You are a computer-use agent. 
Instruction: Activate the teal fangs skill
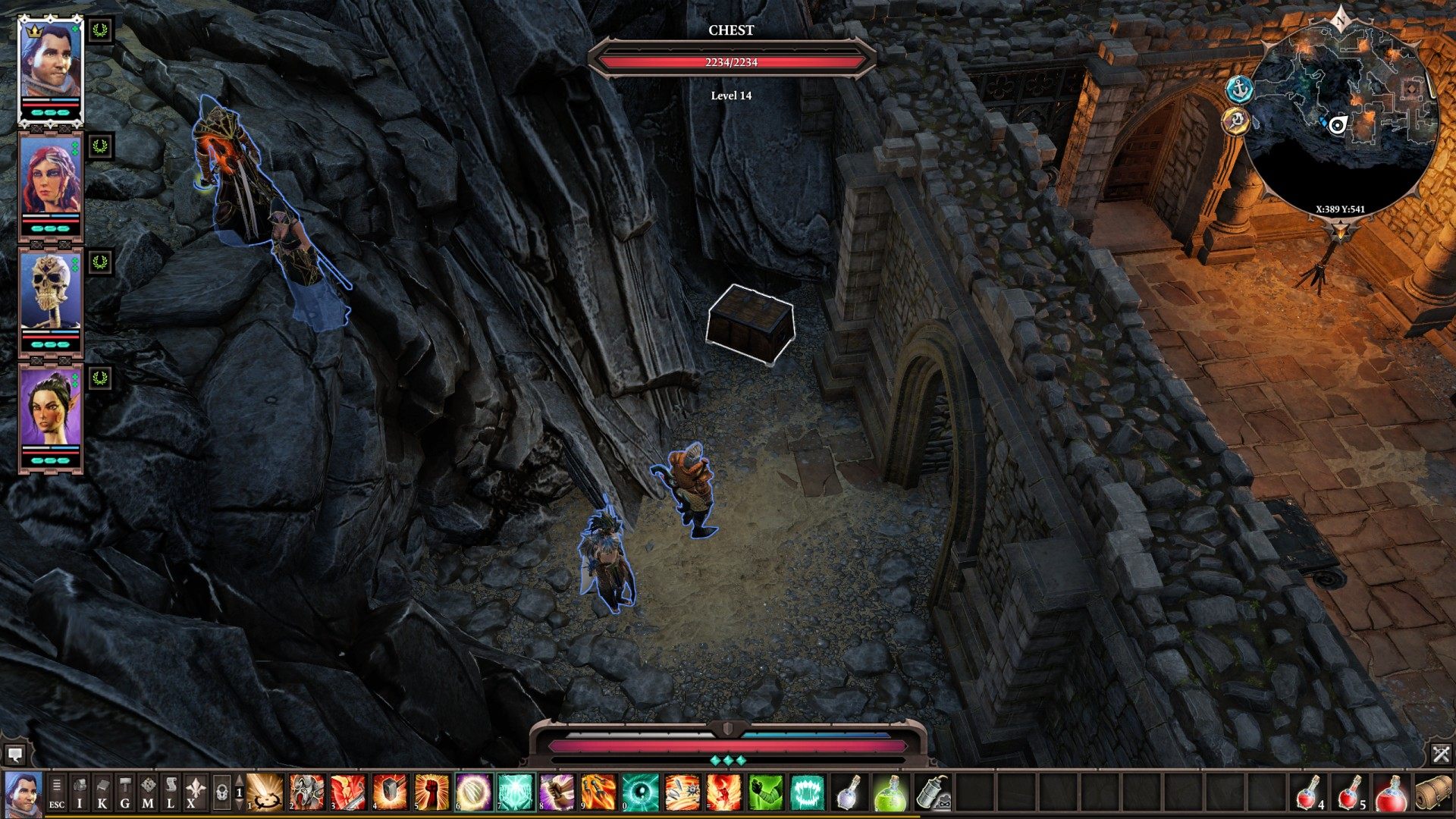(806, 792)
